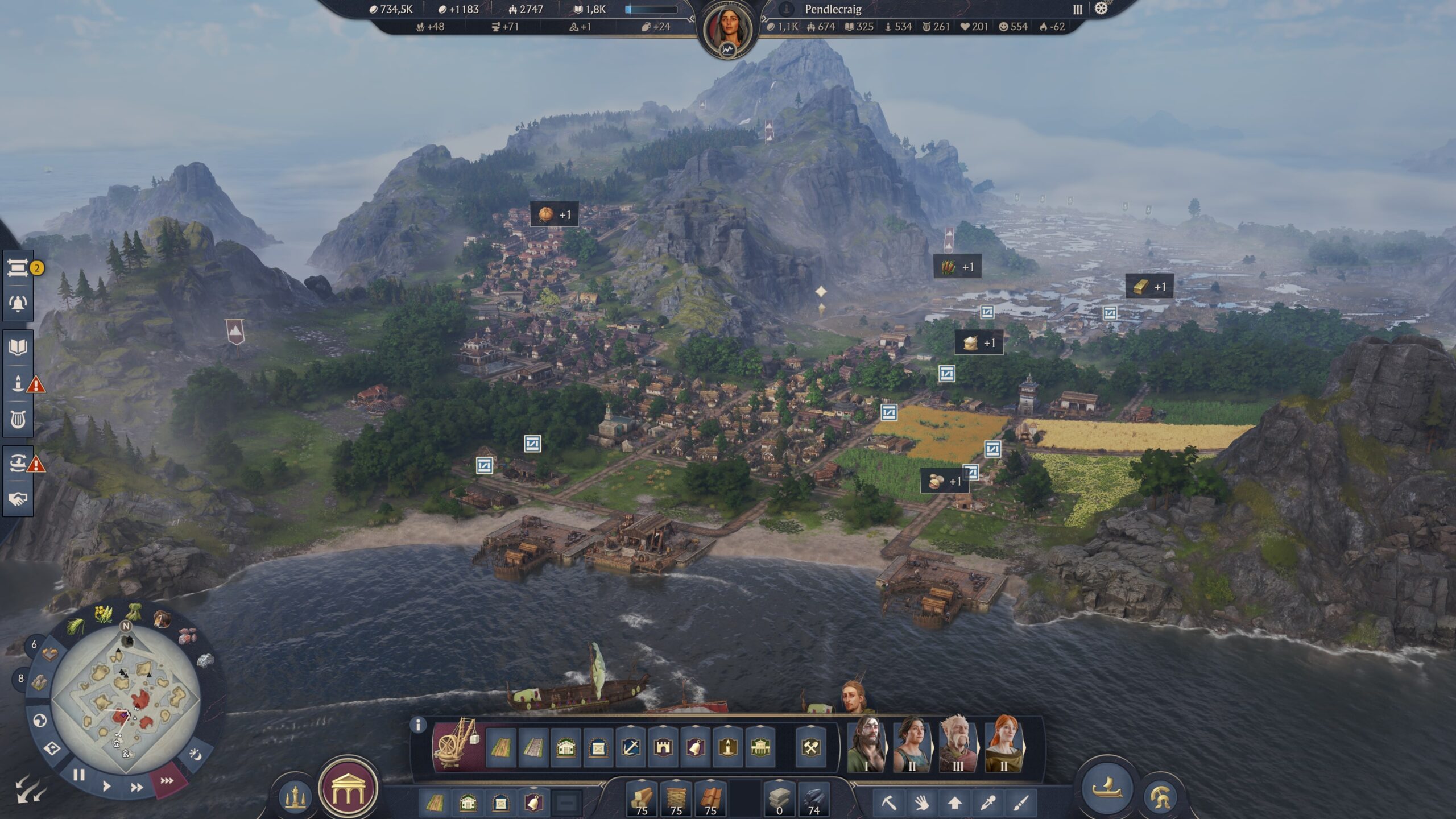Click the governor portrait at top center
The height and width of the screenshot is (819, 1456).
[727, 30]
